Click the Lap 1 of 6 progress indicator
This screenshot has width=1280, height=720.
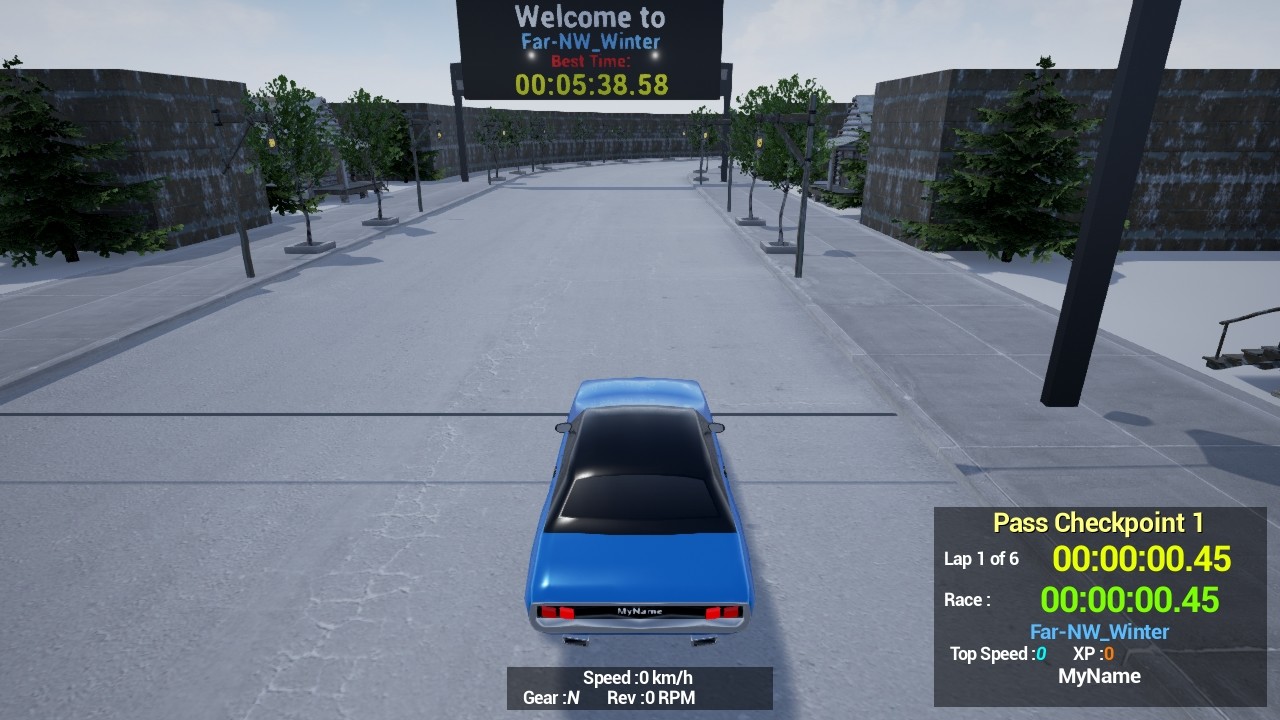click(x=983, y=560)
